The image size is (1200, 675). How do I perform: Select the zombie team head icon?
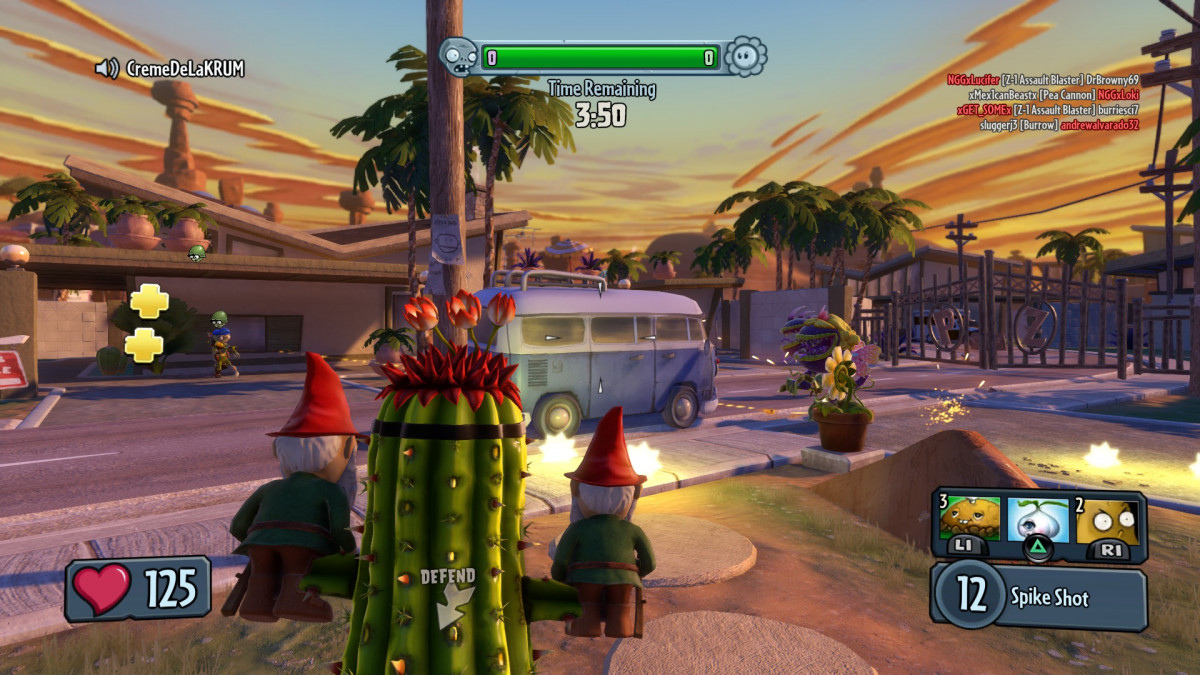pyautogui.click(x=458, y=57)
